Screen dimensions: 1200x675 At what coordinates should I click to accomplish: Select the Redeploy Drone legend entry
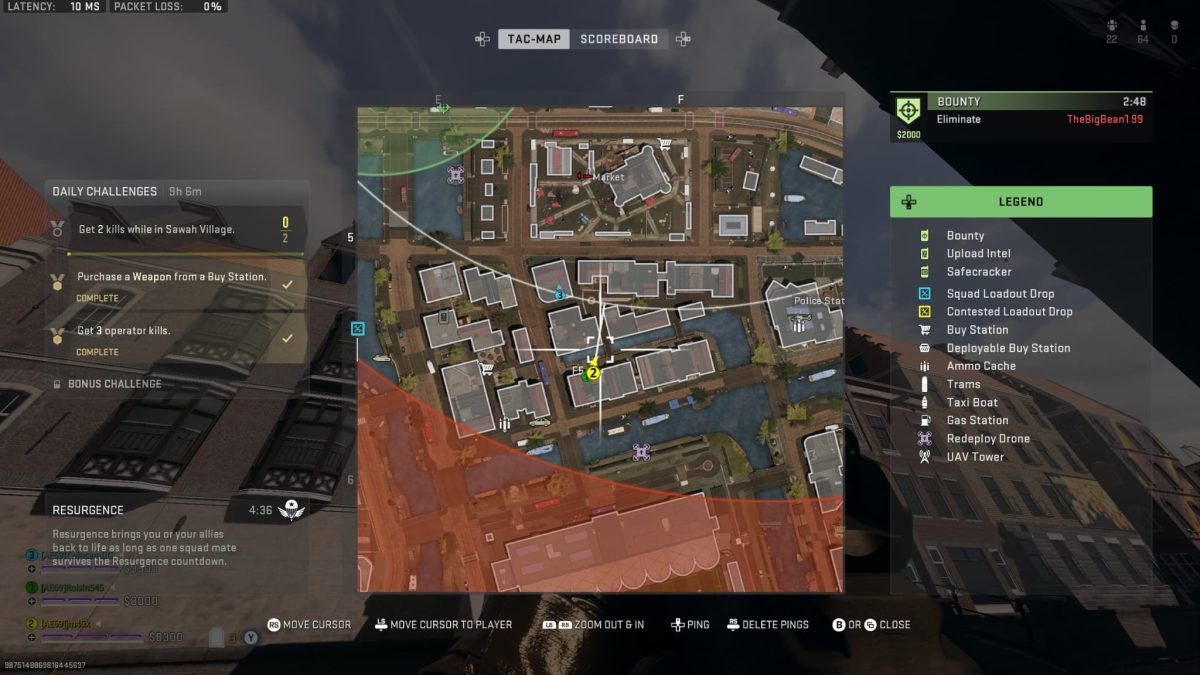(x=987, y=439)
